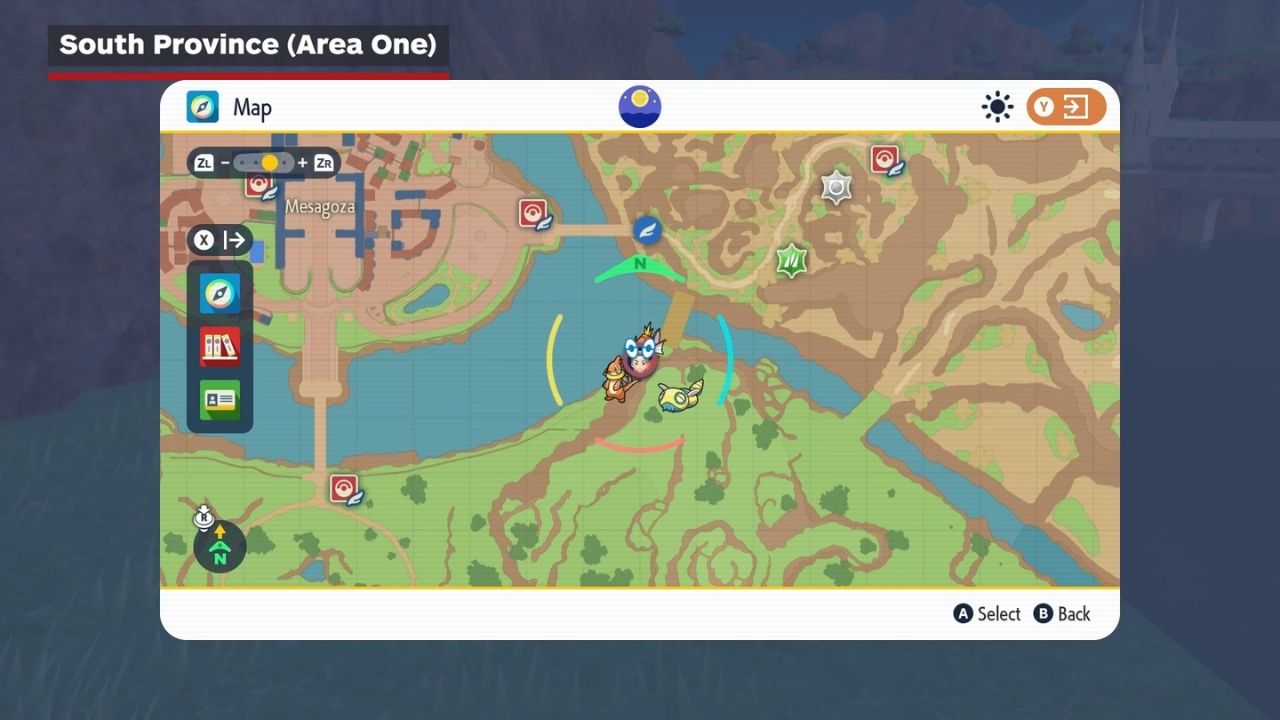
Task: Collapse the side app panel arrow
Action: coord(235,240)
